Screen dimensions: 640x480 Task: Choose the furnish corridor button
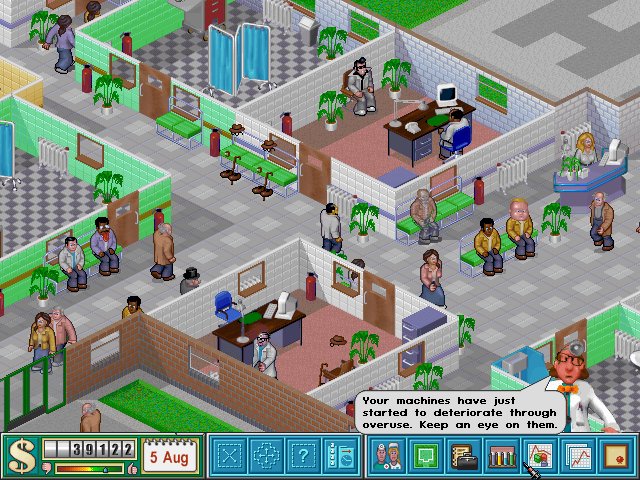(x=267, y=458)
